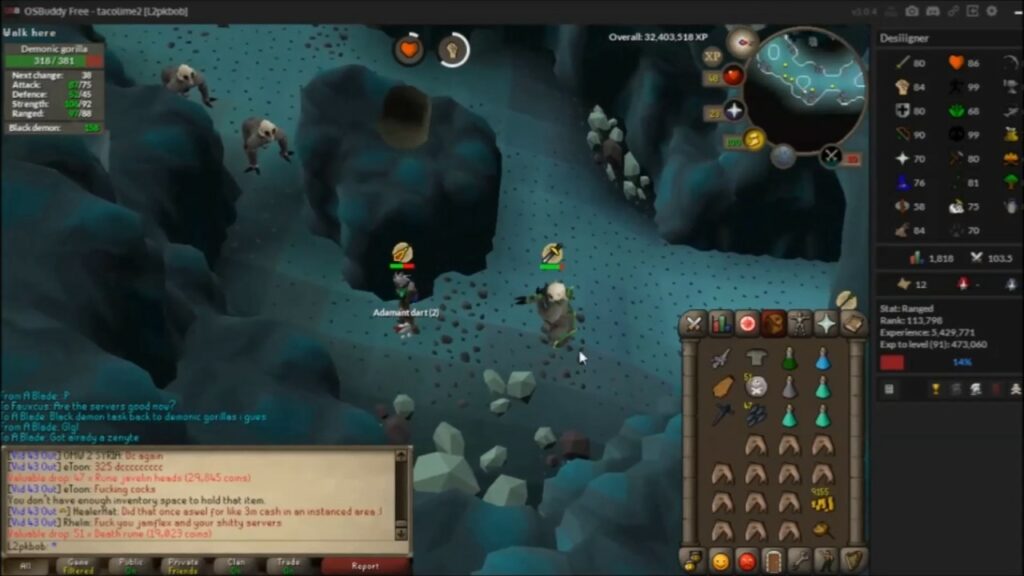Activate quick prayers orb

734,110
